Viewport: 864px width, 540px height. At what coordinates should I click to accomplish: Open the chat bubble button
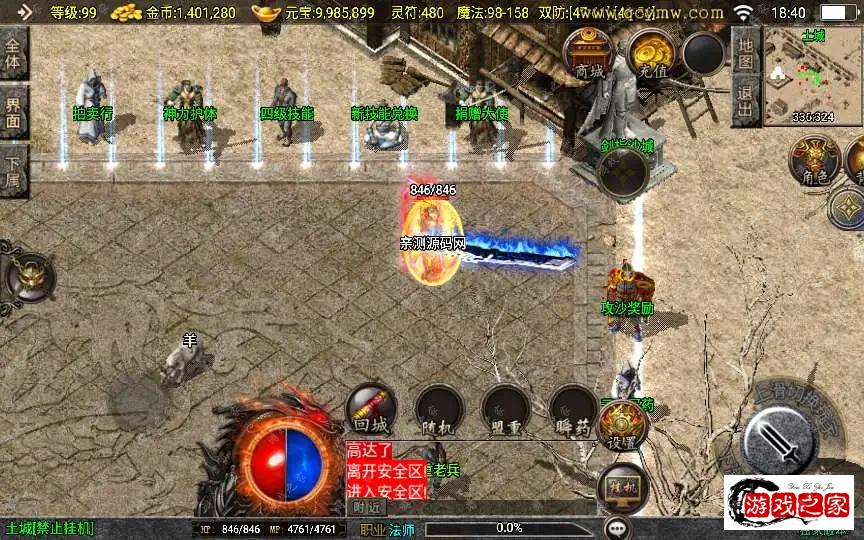pyautogui.click(x=618, y=526)
